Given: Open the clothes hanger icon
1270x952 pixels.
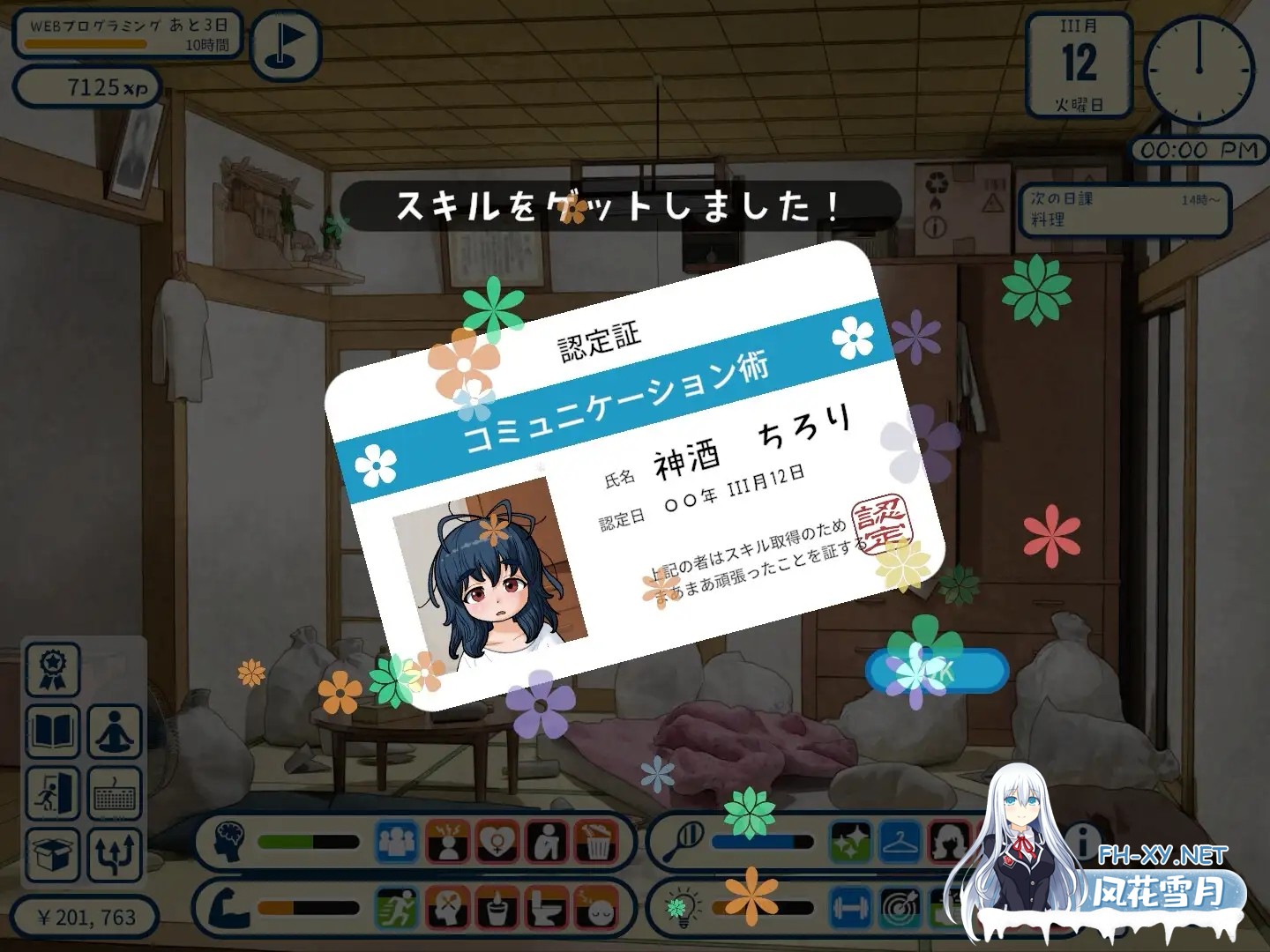Looking at the screenshot, I should pyautogui.click(x=898, y=843).
